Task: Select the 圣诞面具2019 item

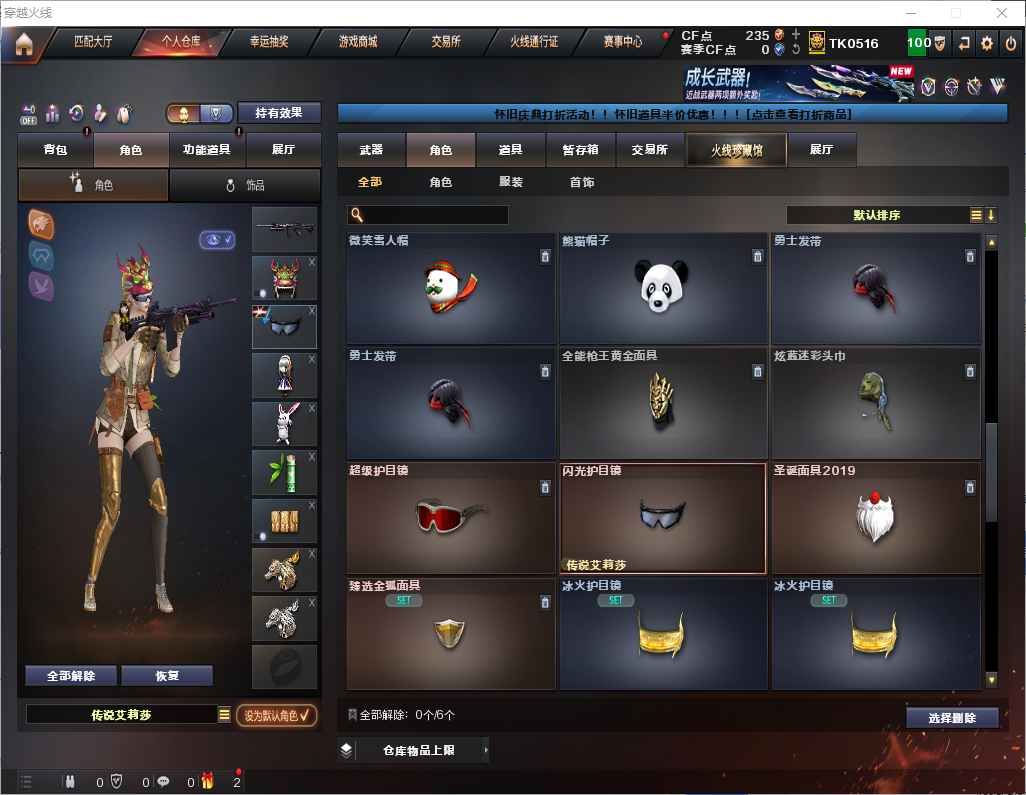Action: (x=876, y=518)
